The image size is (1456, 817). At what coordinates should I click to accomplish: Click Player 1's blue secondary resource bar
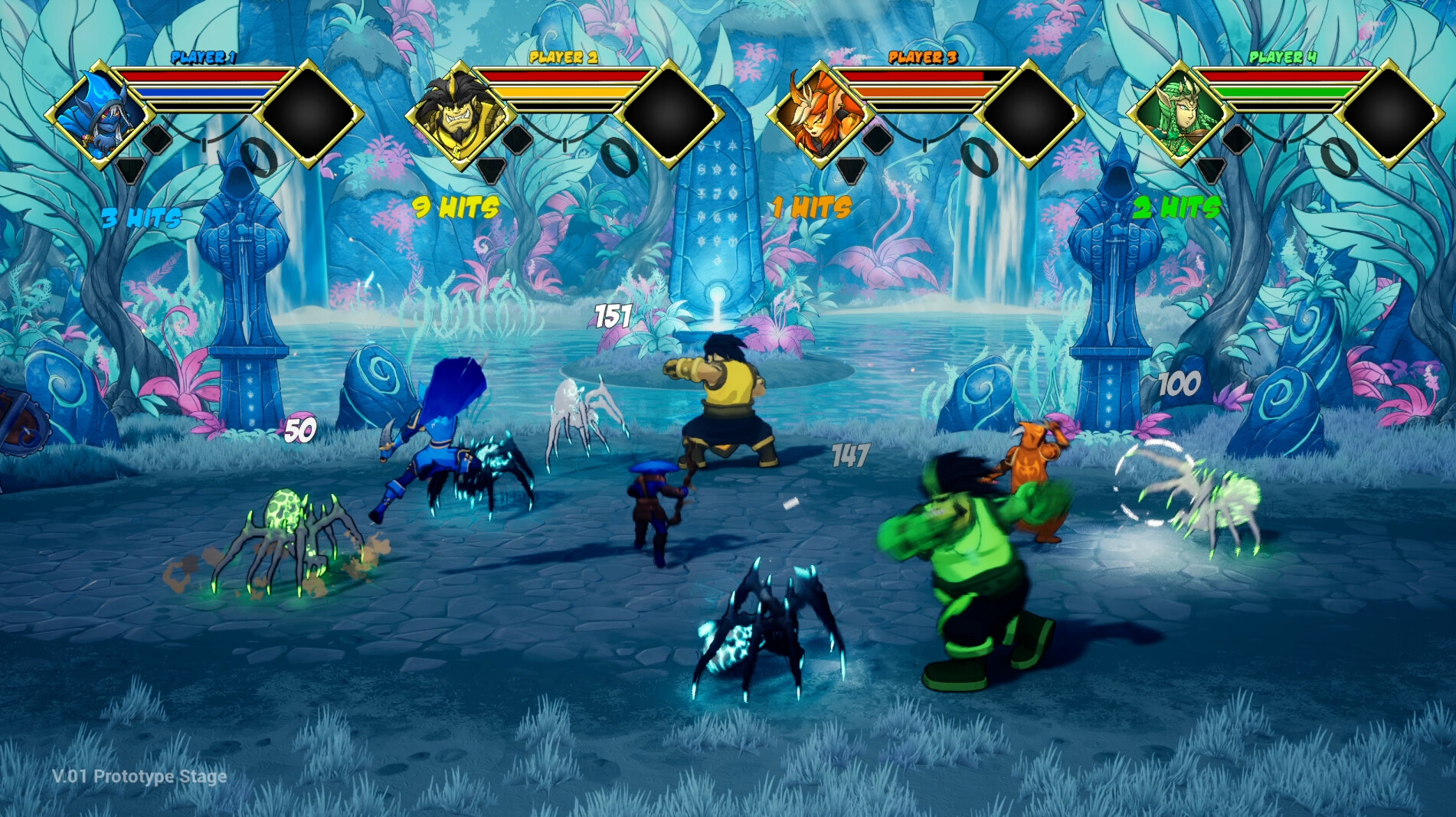(202, 91)
